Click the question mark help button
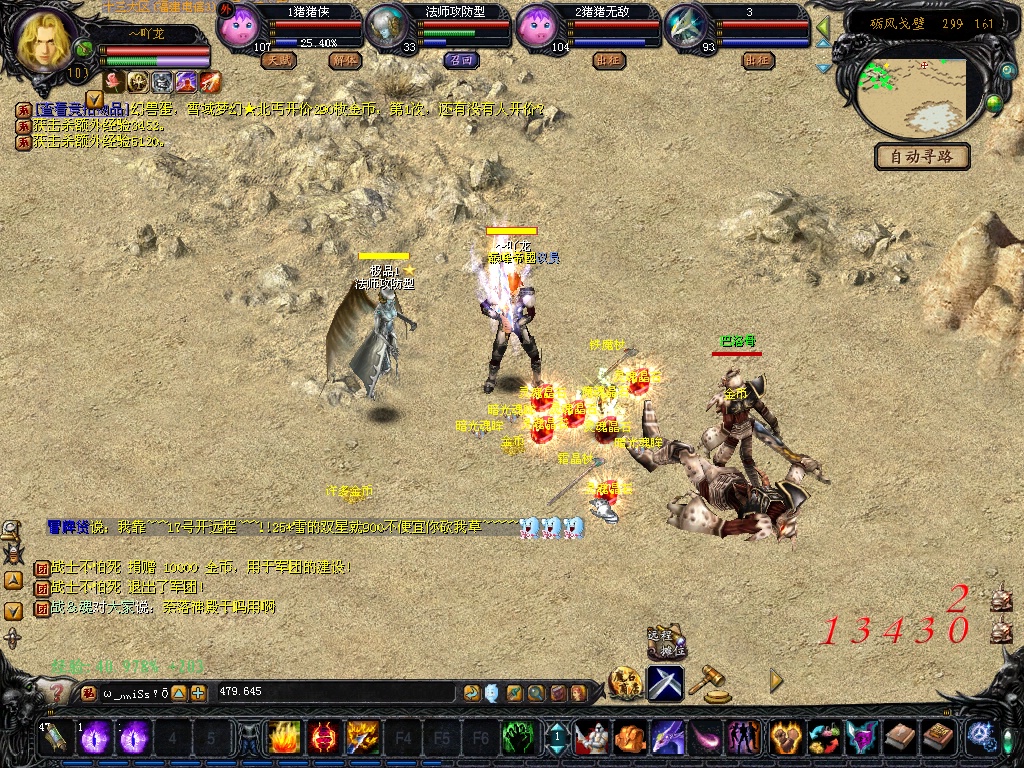The width and height of the screenshot is (1024, 768). (x=58, y=691)
